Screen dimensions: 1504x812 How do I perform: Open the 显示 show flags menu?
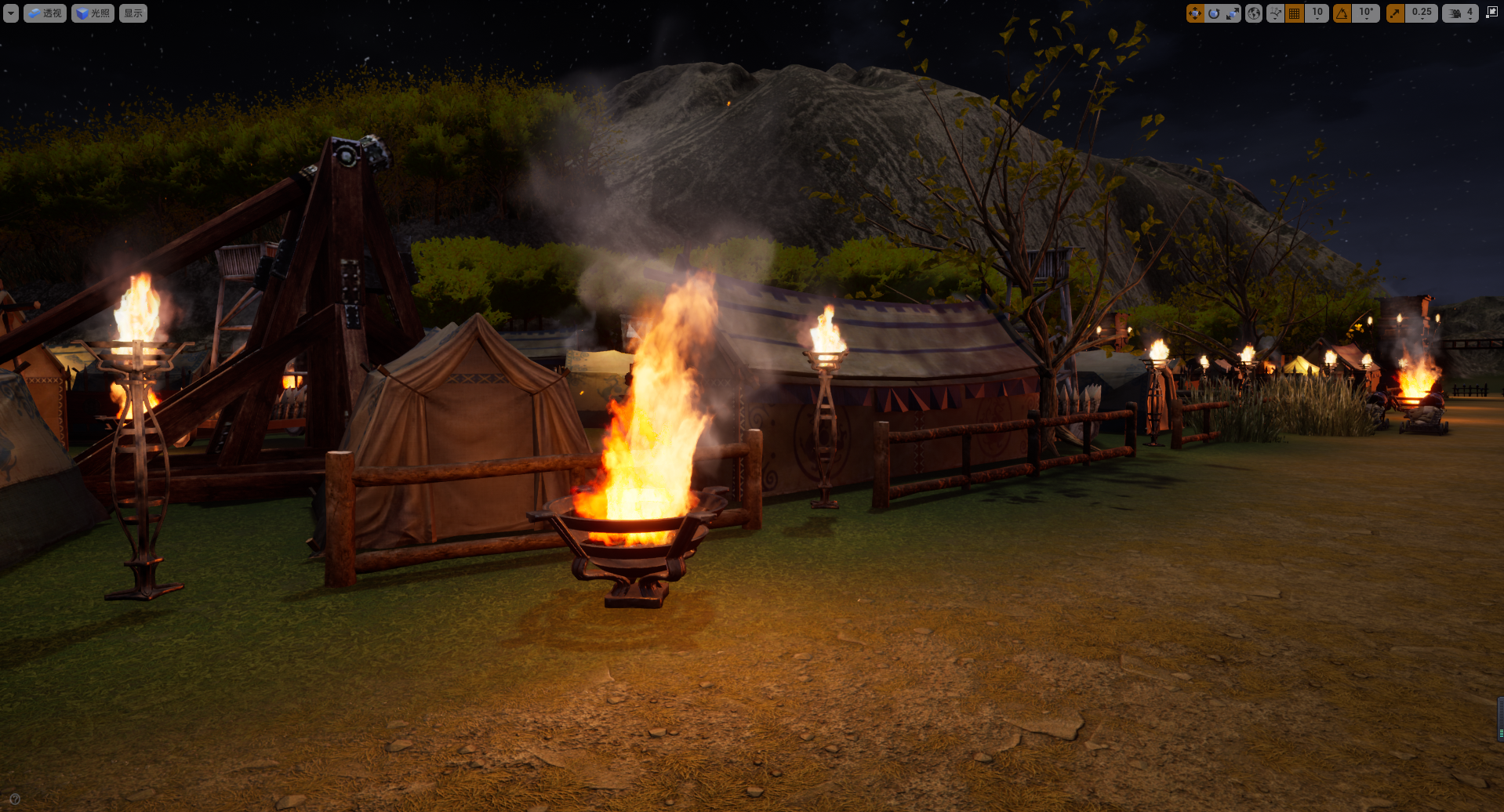pyautogui.click(x=133, y=13)
